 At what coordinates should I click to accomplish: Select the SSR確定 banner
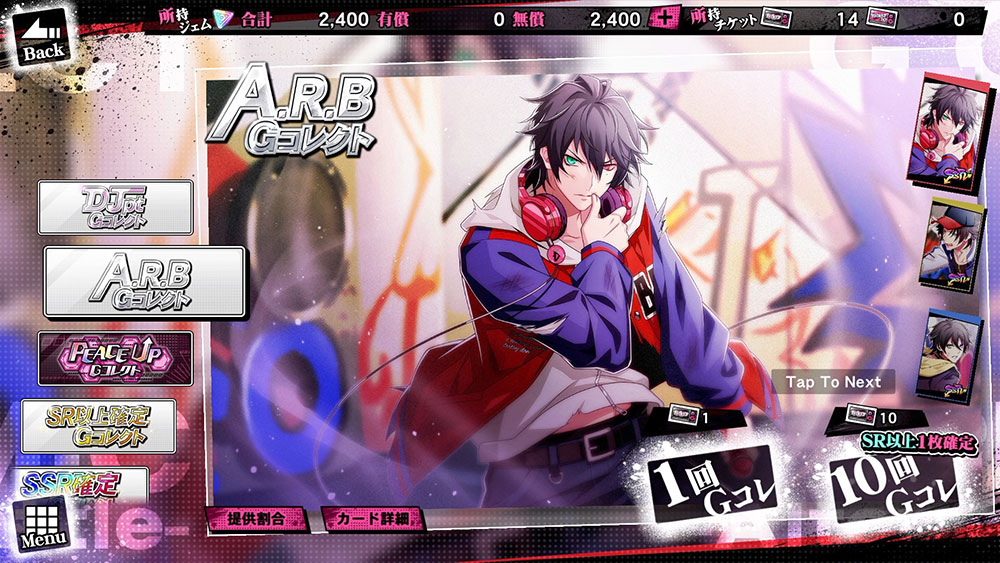(x=86, y=485)
